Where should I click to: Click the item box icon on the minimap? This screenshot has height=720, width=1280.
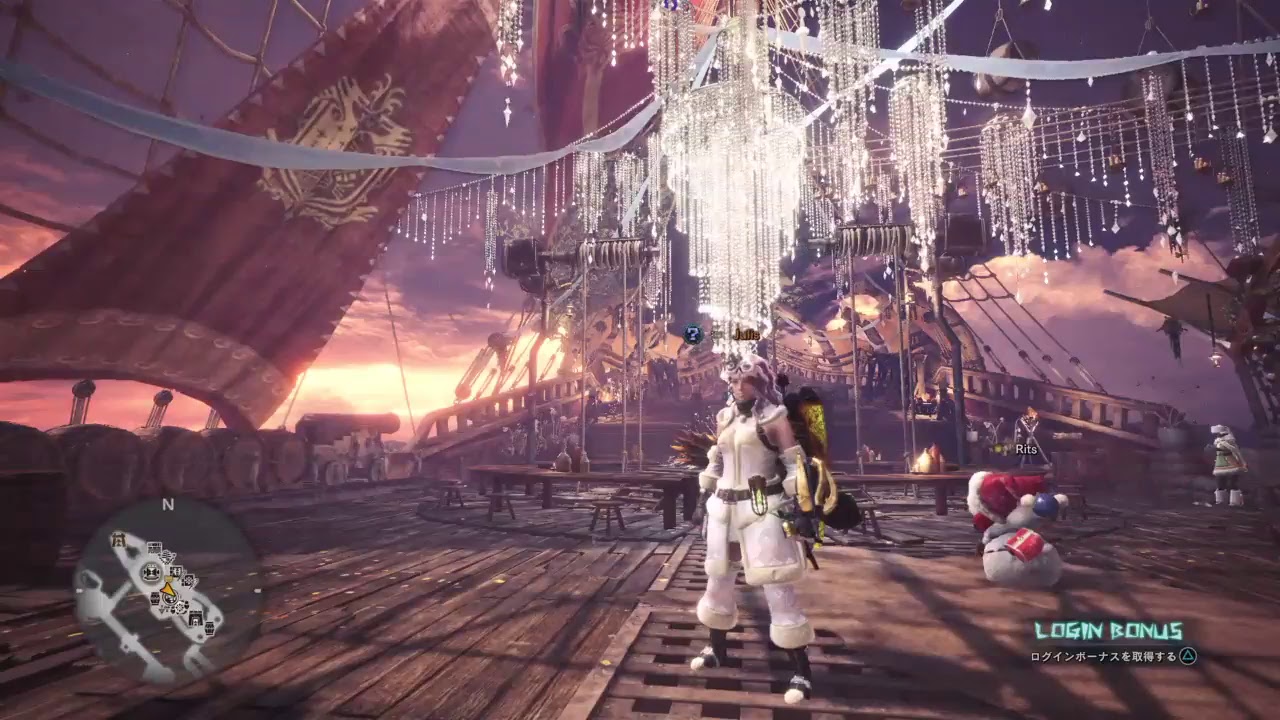click(x=153, y=547)
